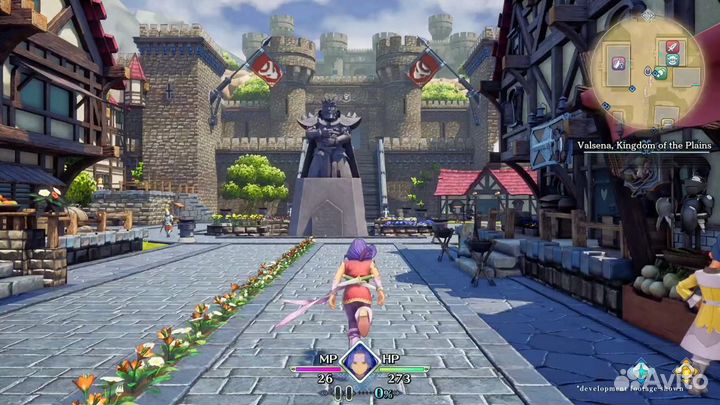Click the green item shop marker on minimap
Viewport: 720px width, 405px height.
click(x=663, y=72)
